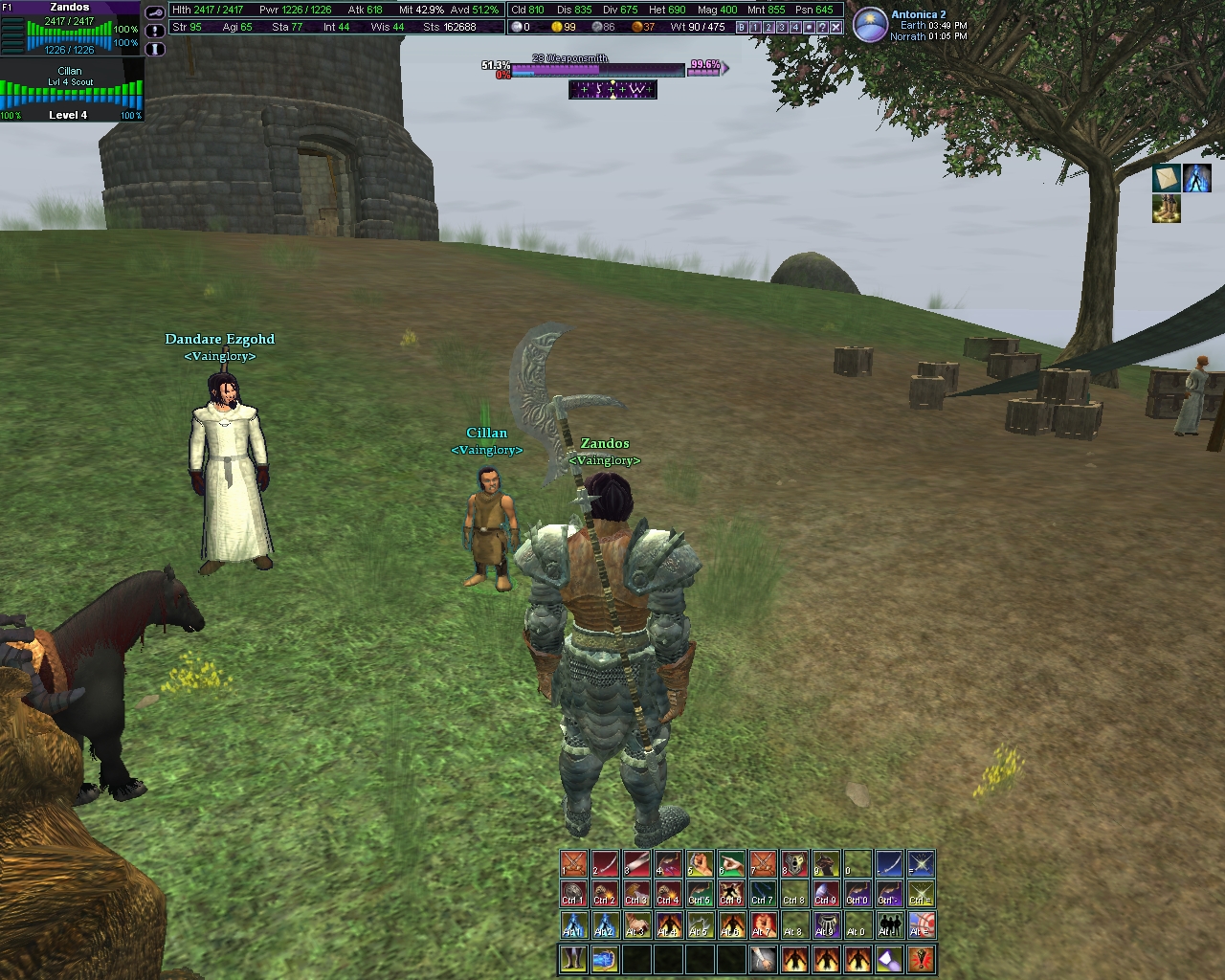Click the key icon button beside player frame
Screen dimensions: 1225x980
click(155, 12)
